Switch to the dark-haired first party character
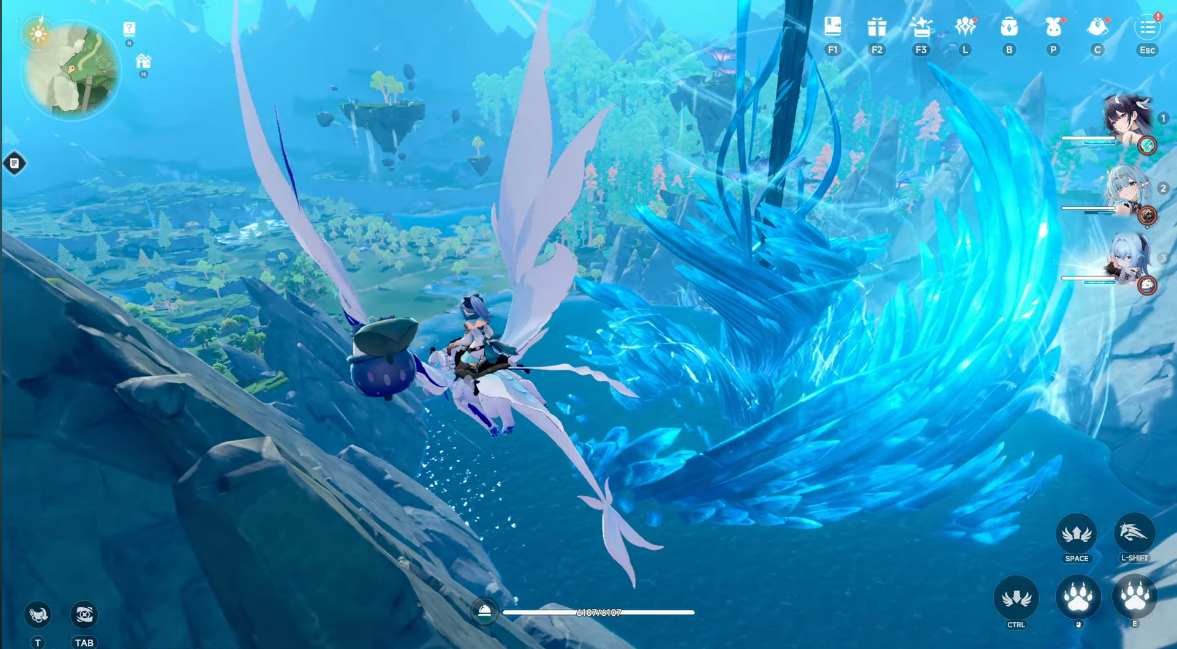The height and width of the screenshot is (649, 1177). [1127, 119]
